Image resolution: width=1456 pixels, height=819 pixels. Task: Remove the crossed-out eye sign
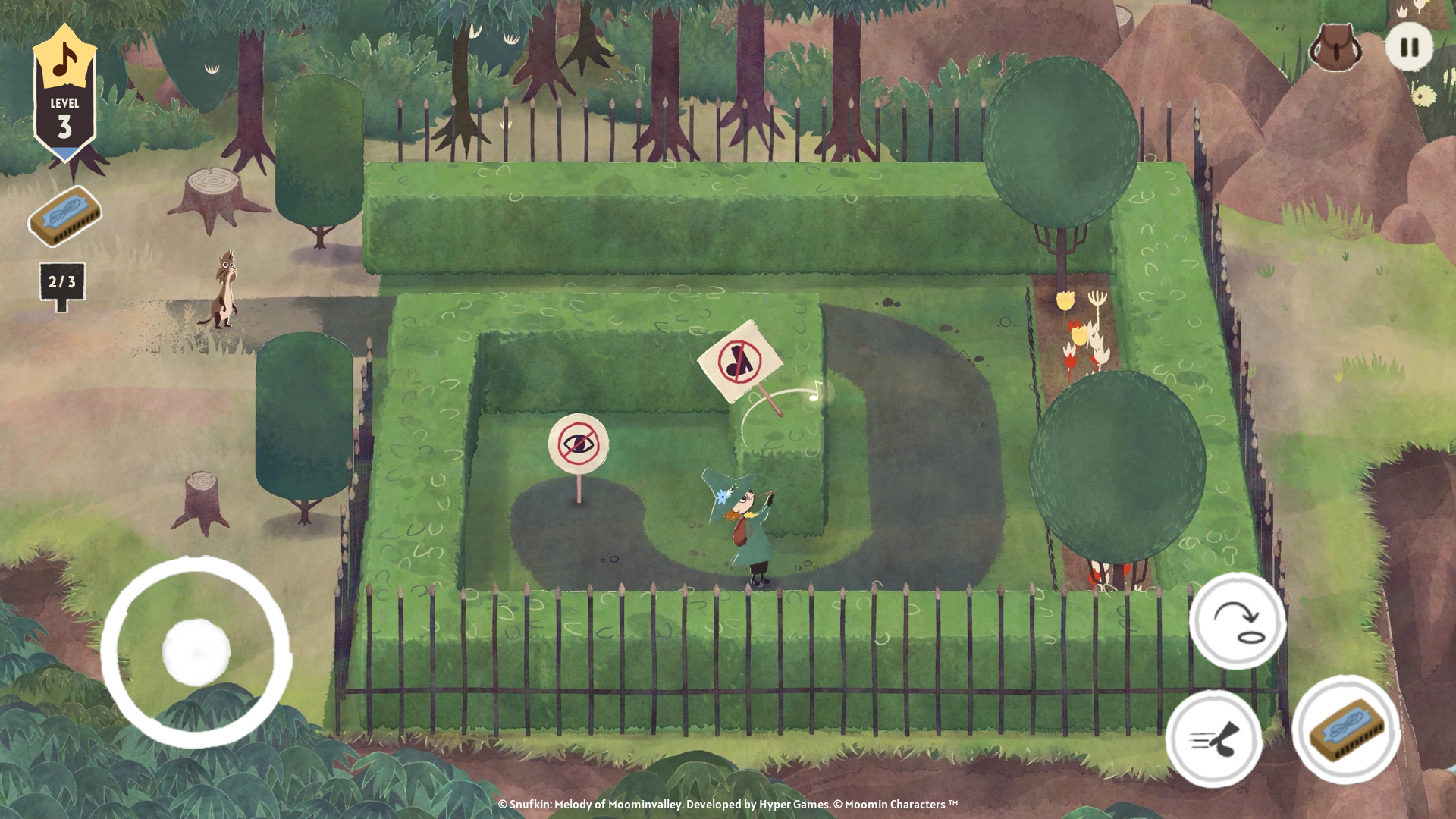(579, 444)
